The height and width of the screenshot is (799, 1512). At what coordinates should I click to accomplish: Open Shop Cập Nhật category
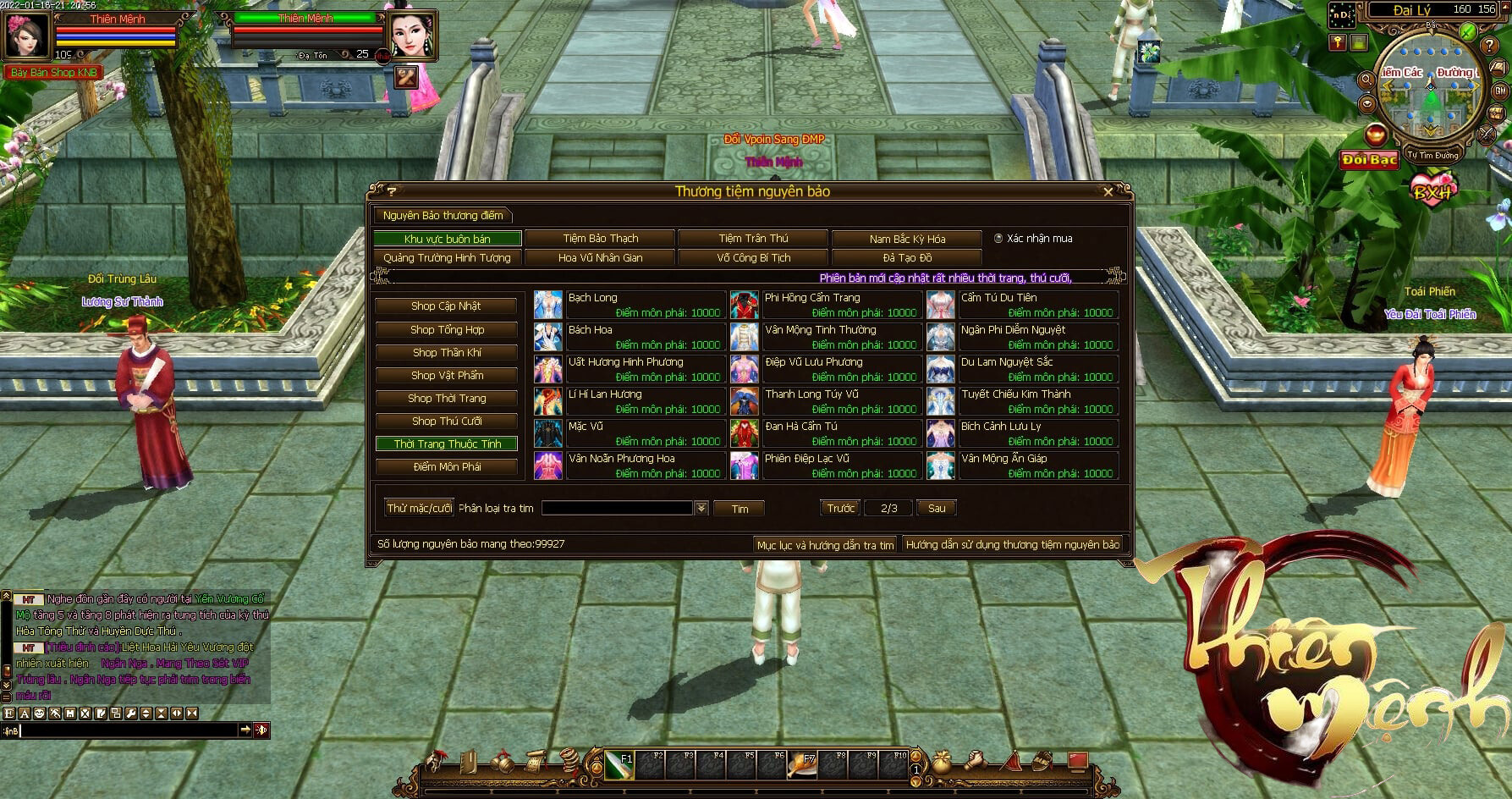pyautogui.click(x=446, y=306)
